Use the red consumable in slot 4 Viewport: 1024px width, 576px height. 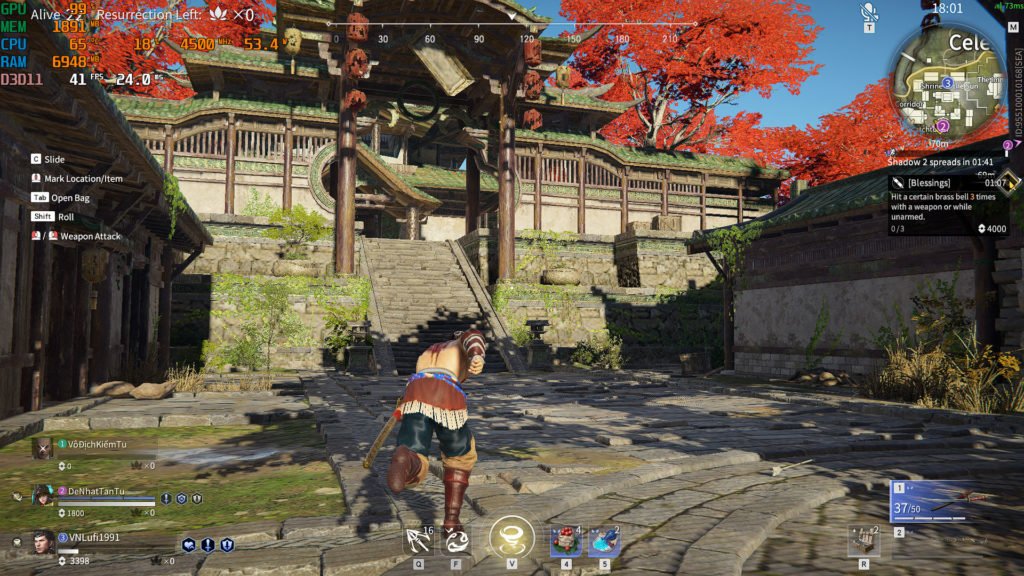tap(565, 541)
